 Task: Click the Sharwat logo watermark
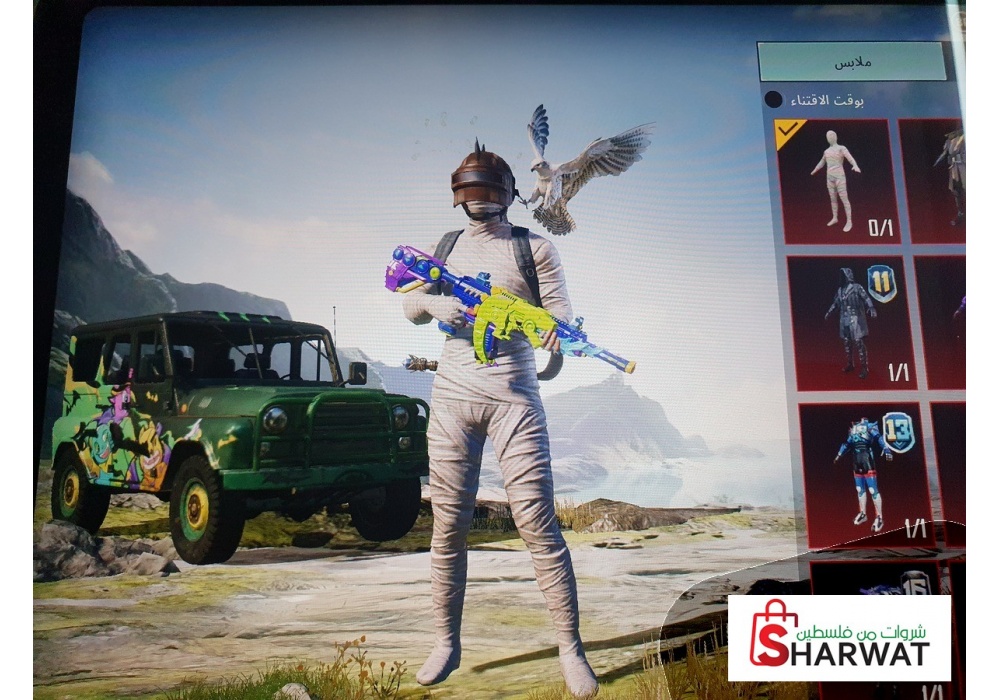[x=838, y=638]
